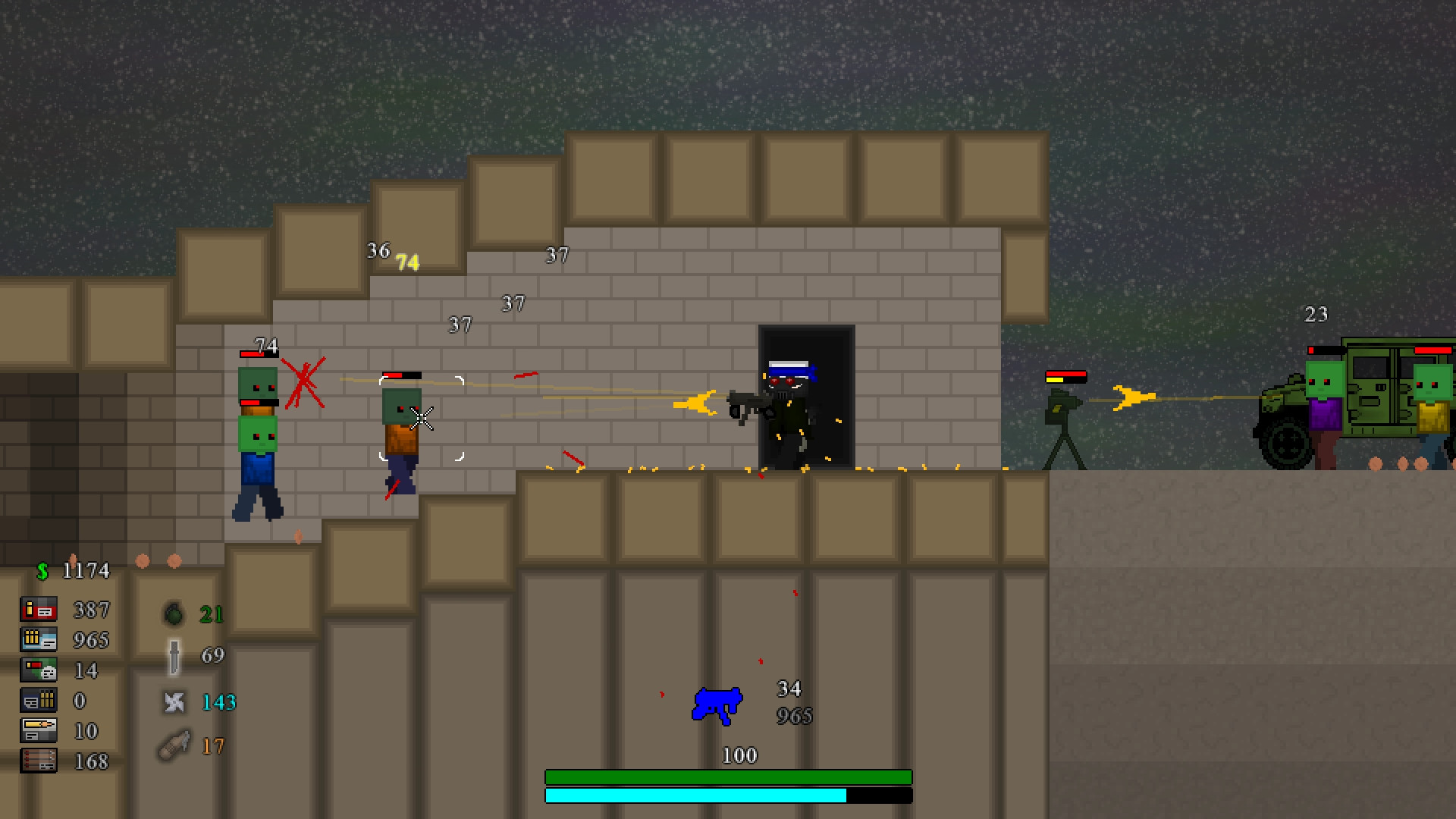Select the blue equipped weapon icon above the health bar
This screenshot has width=1456, height=819.
715,704
